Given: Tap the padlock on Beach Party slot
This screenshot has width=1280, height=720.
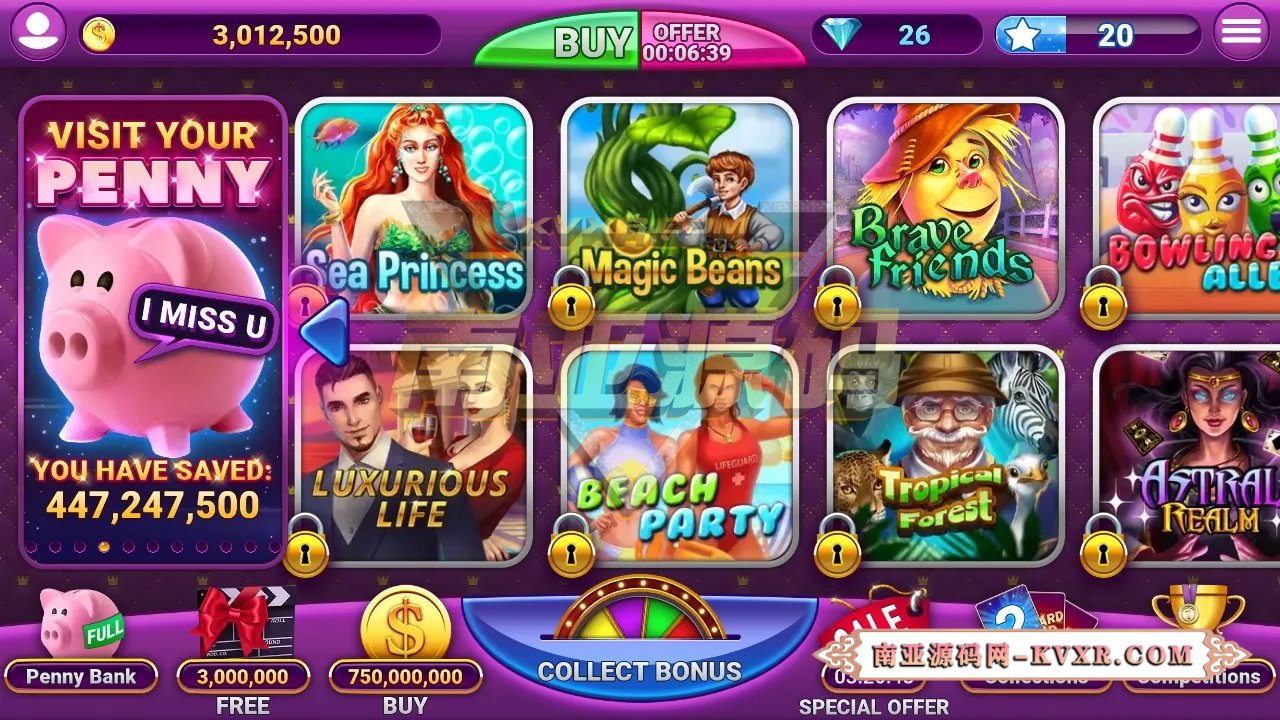Looking at the screenshot, I should 573,553.
